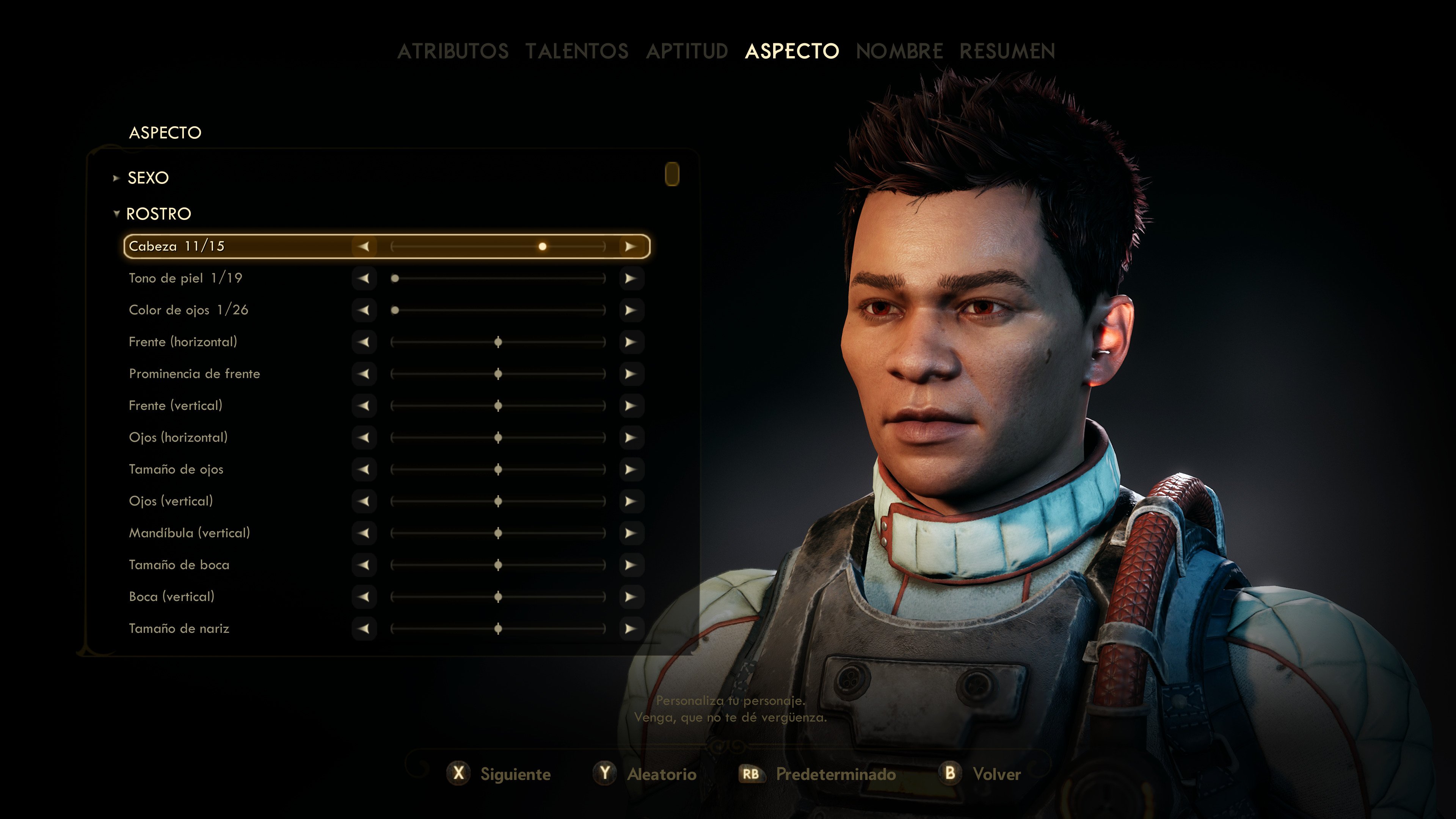The image size is (1456, 819).
Task: Select the Siguiente button
Action: [515, 774]
